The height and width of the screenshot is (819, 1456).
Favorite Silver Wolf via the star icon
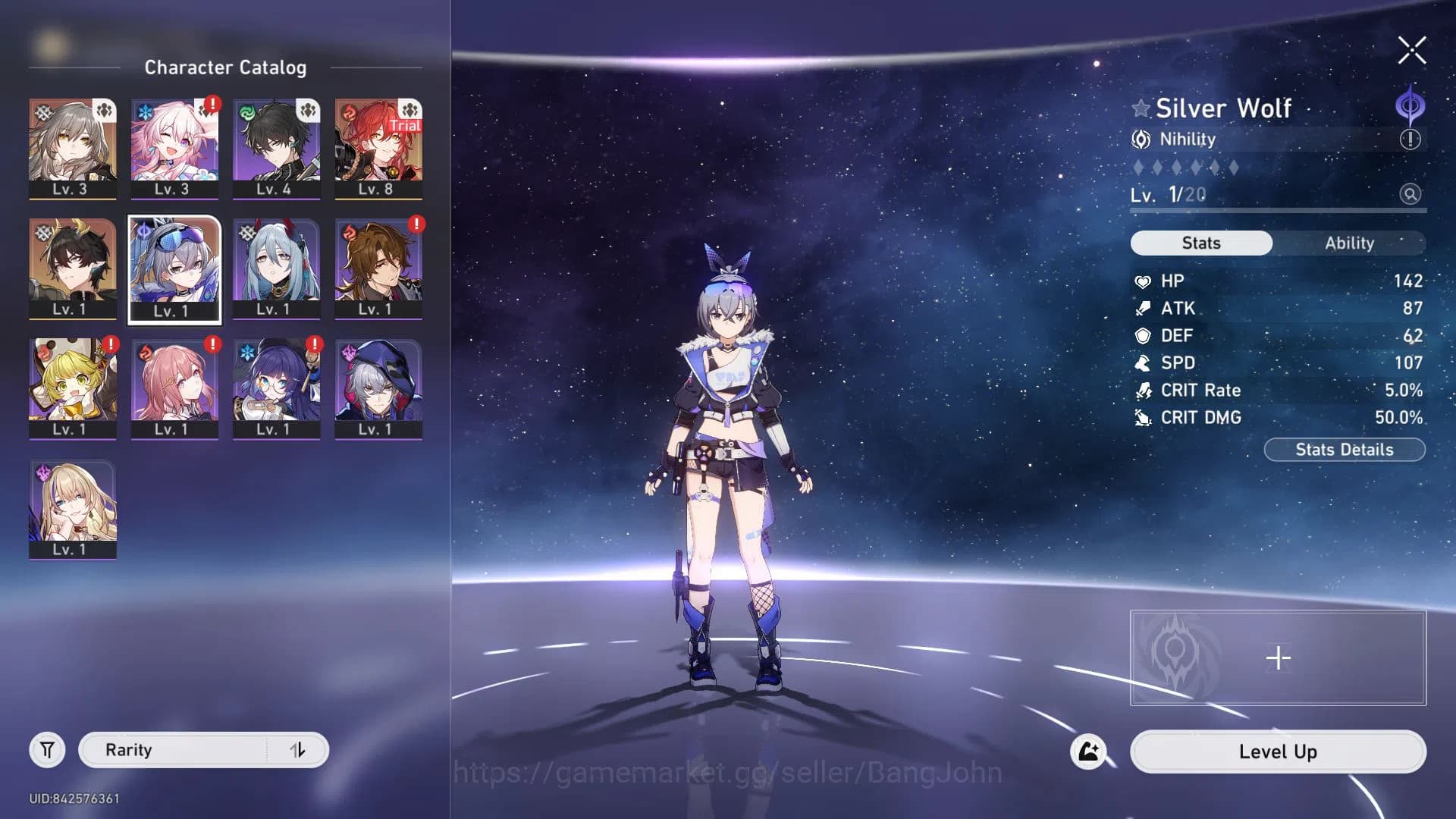(x=1141, y=108)
